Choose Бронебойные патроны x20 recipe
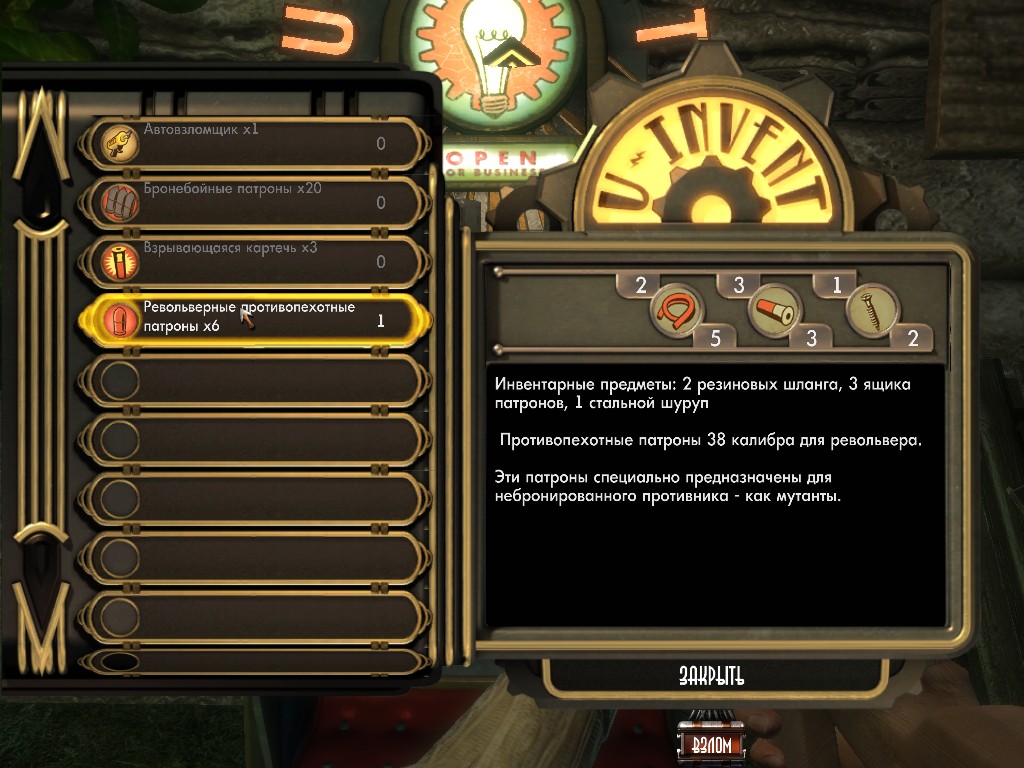 tap(255, 202)
